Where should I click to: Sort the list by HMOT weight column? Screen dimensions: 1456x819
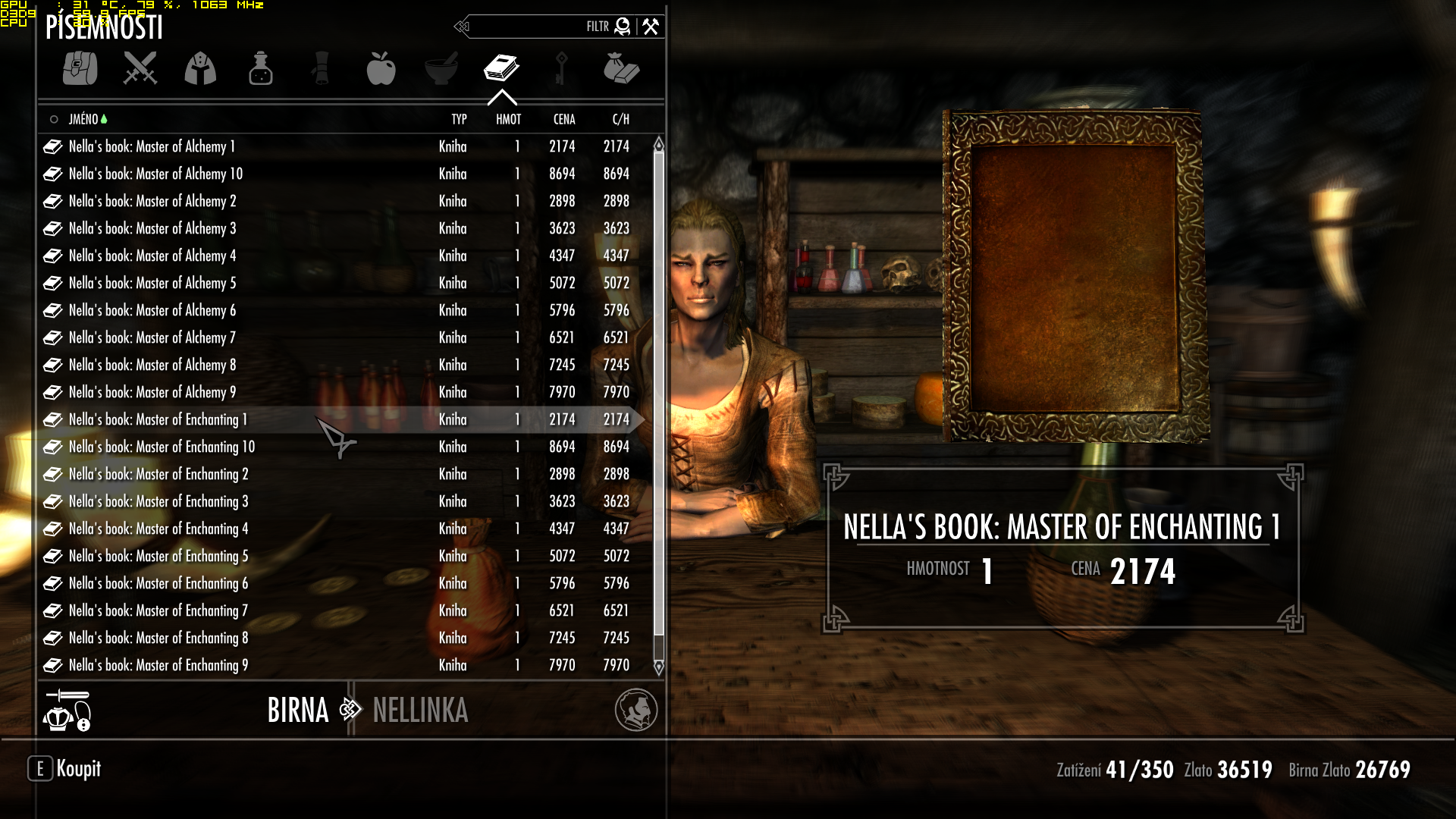tap(508, 119)
